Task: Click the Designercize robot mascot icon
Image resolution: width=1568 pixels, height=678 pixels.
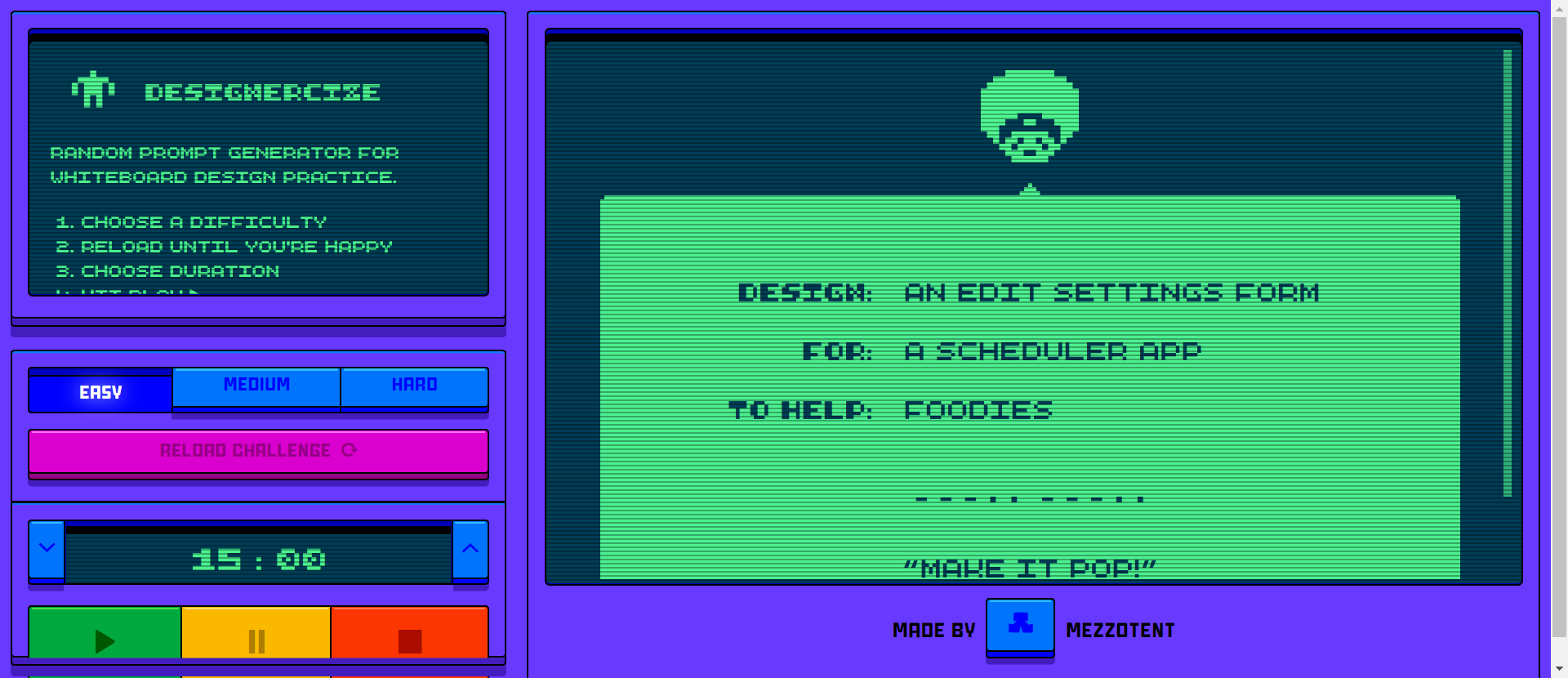Action: pyautogui.click(x=92, y=90)
